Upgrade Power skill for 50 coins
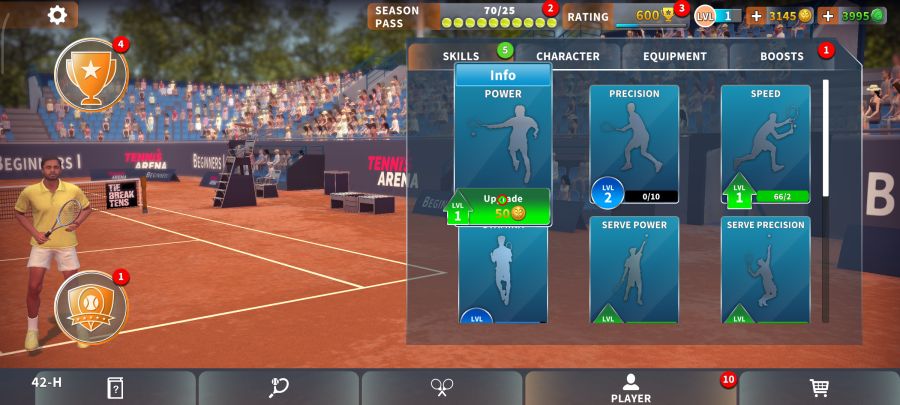Viewport: 900px width, 405px height. coord(506,206)
